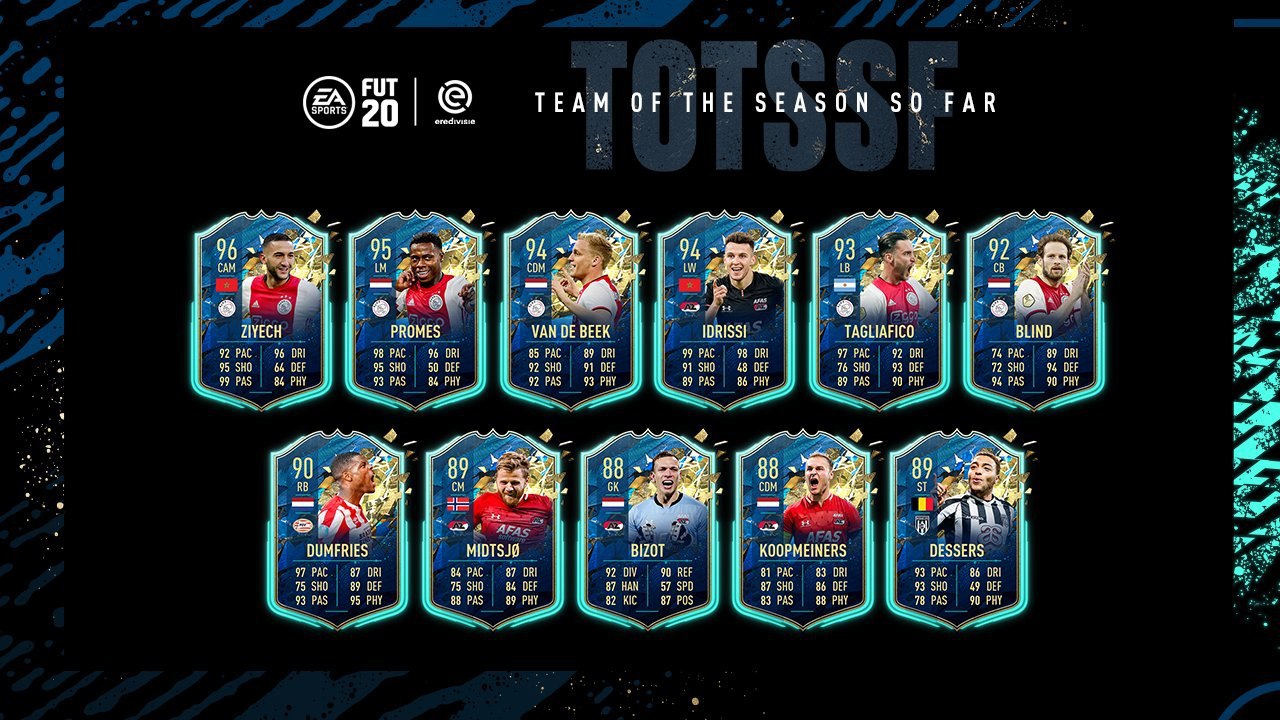Select the Dumfries 90 RB card

tap(338, 528)
